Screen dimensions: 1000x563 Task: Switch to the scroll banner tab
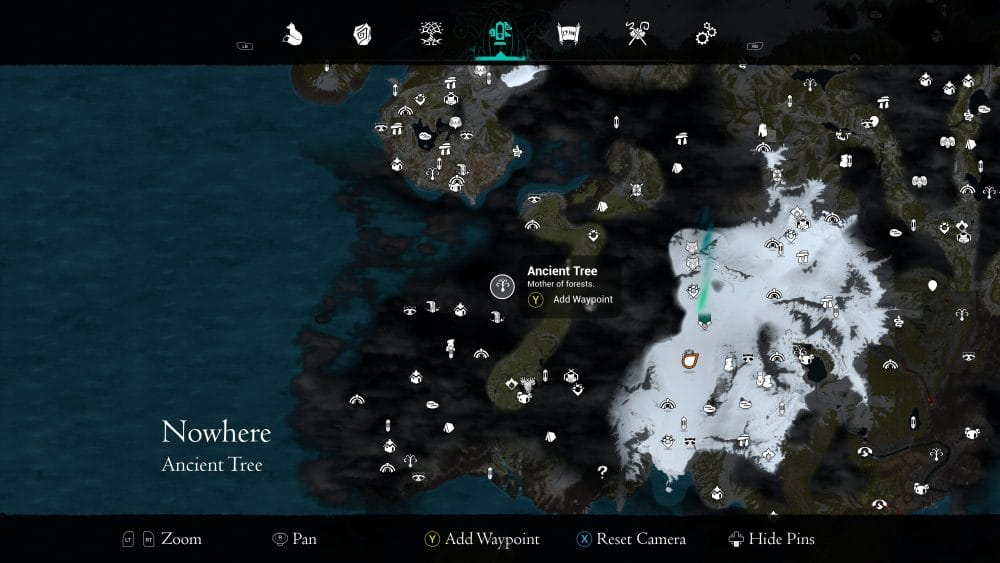click(569, 35)
